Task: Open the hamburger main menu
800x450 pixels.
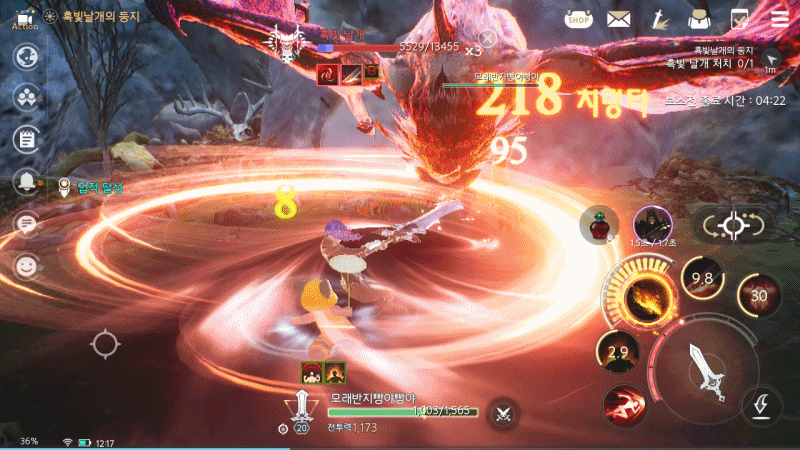Action: point(779,18)
